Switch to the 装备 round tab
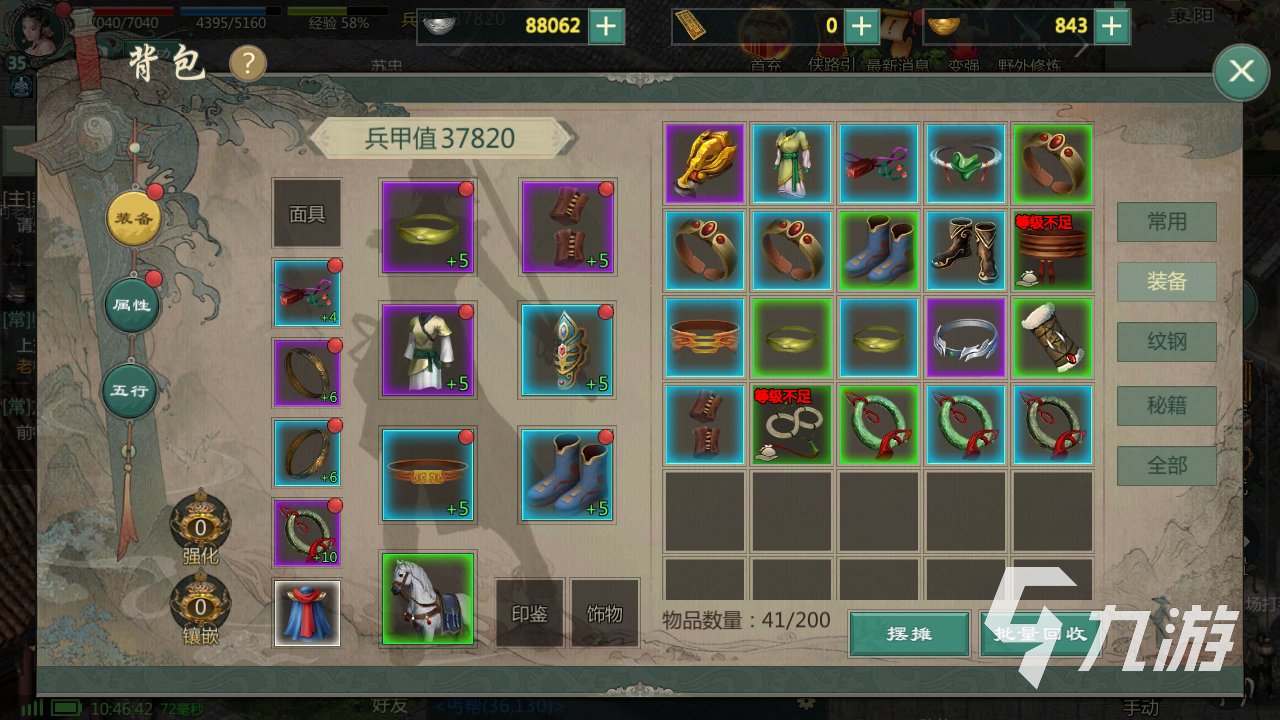The height and width of the screenshot is (720, 1280). [x=134, y=218]
